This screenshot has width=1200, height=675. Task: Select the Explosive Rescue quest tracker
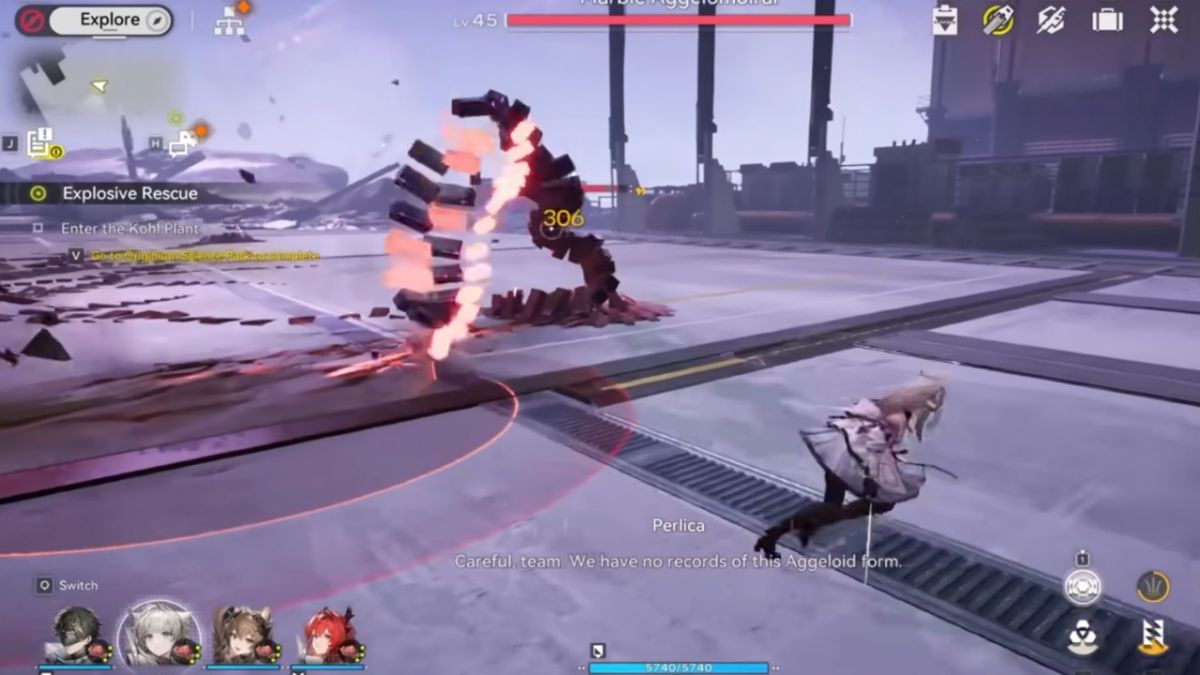pyautogui.click(x=129, y=193)
